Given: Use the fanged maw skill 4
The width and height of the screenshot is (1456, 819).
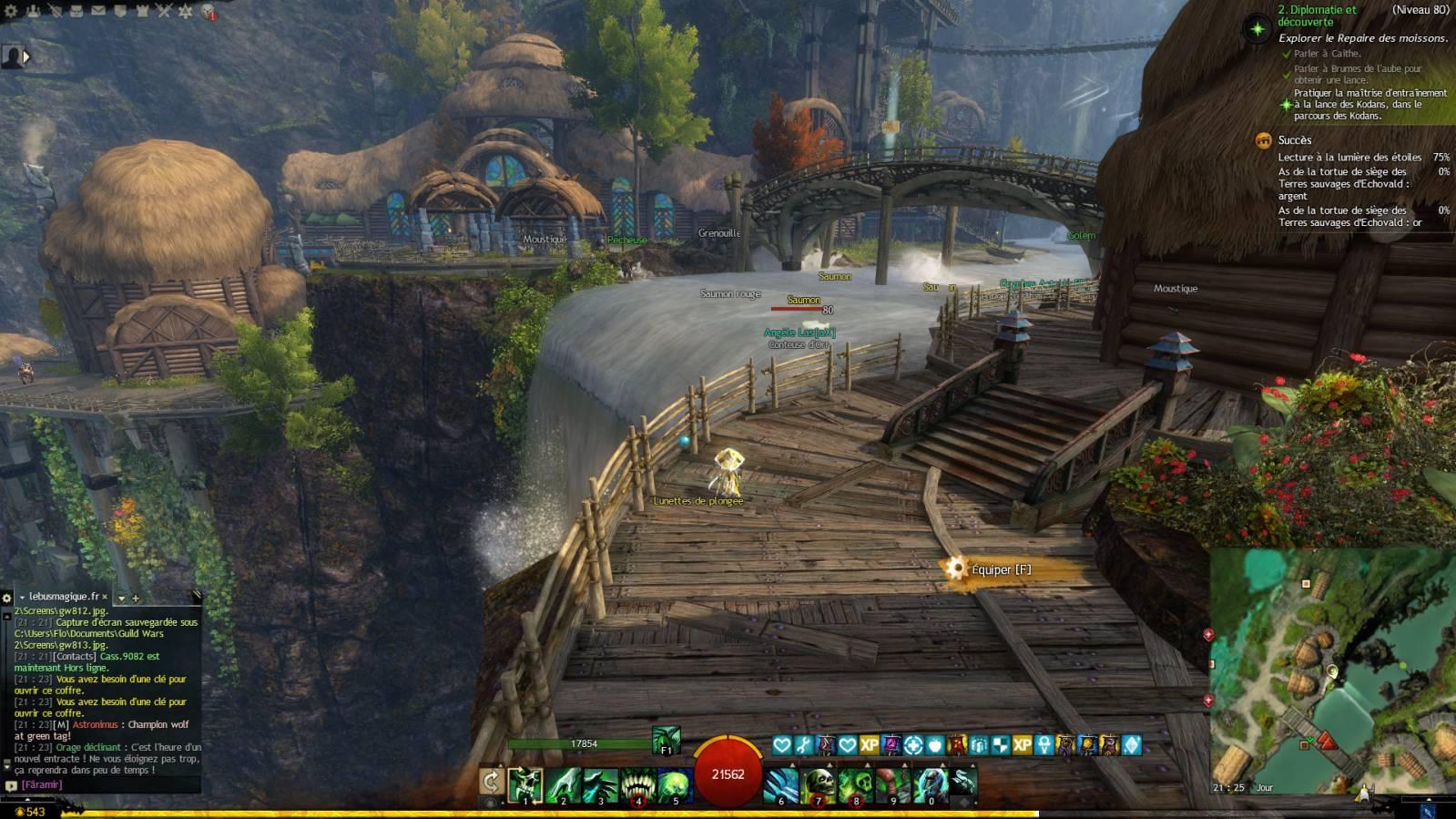Looking at the screenshot, I should (636, 785).
